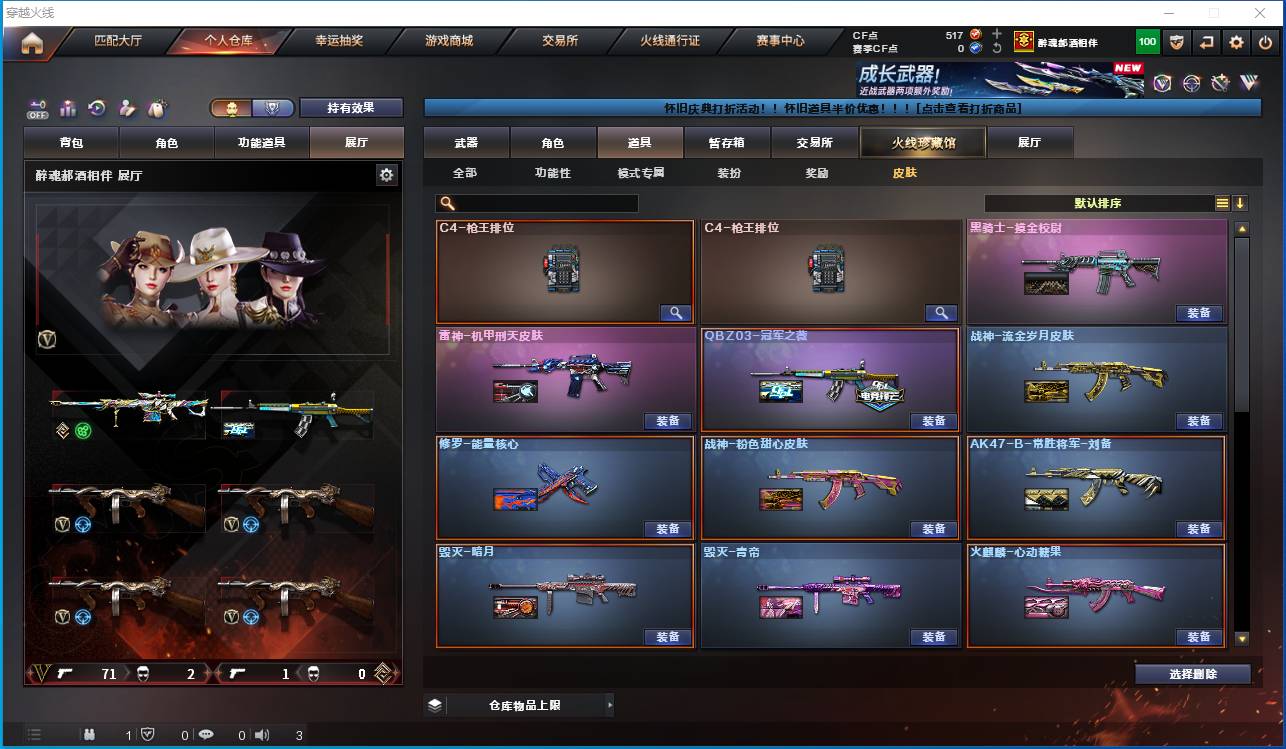Image resolution: width=1286 pixels, height=749 pixels.
Task: Equip the 黑骑士-镀金校尉 skin
Action: 1199,313
